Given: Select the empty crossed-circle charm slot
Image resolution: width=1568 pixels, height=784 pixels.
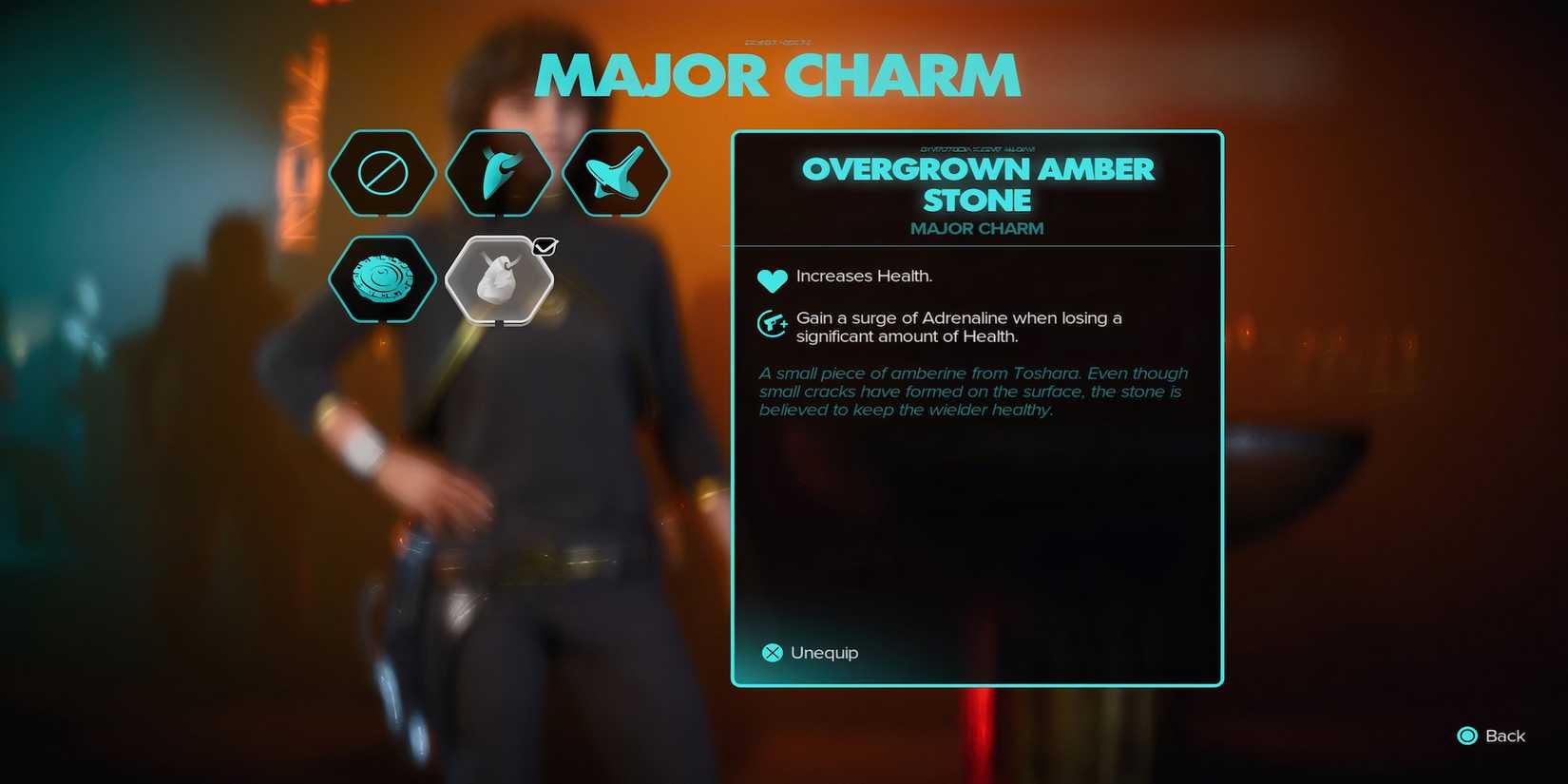Looking at the screenshot, I should [x=383, y=172].
